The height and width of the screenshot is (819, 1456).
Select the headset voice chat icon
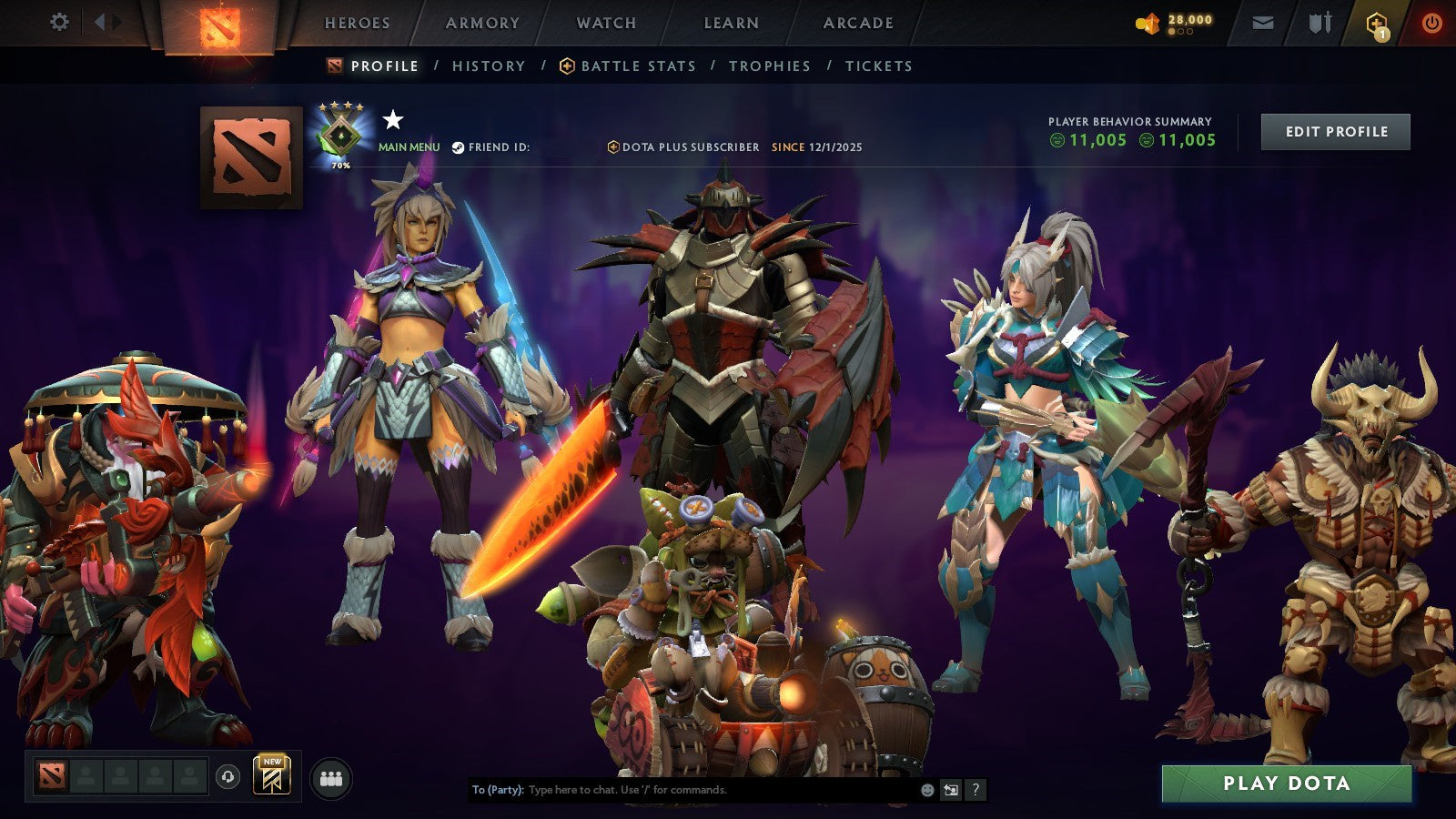coord(227,775)
